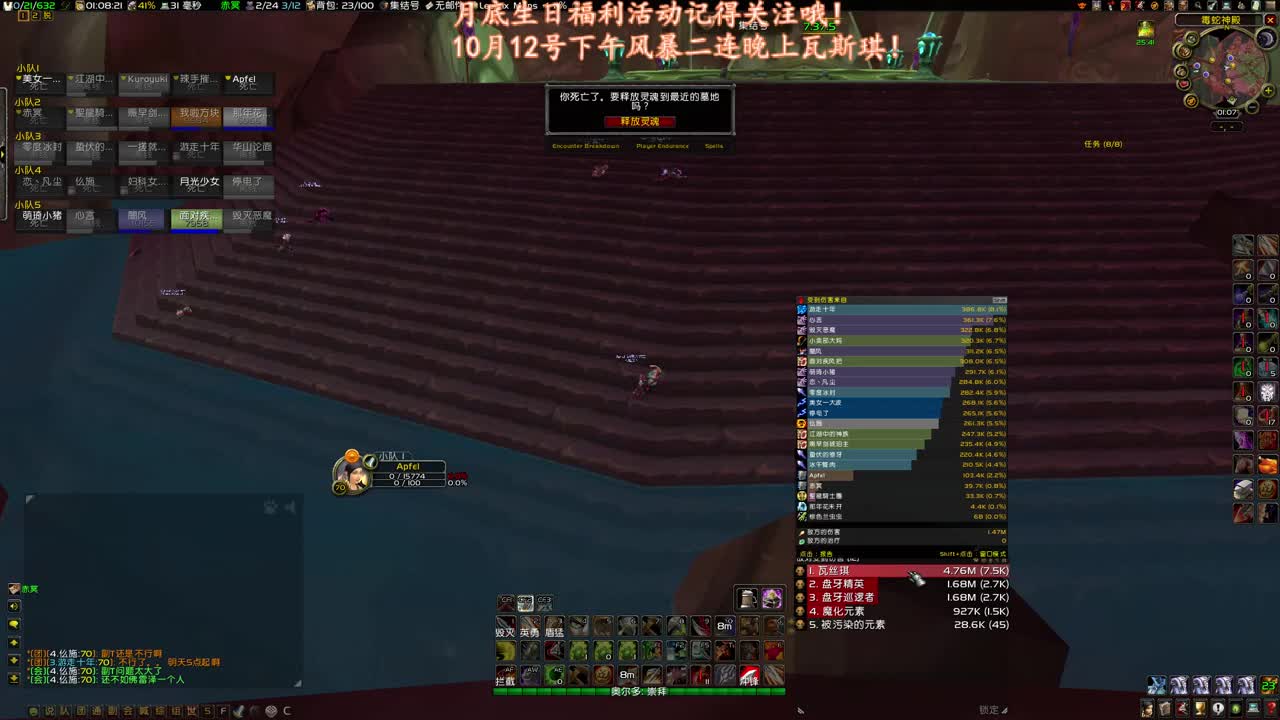
Task: Click the 毁灭 macro icon on action bar
Action: (x=506, y=626)
